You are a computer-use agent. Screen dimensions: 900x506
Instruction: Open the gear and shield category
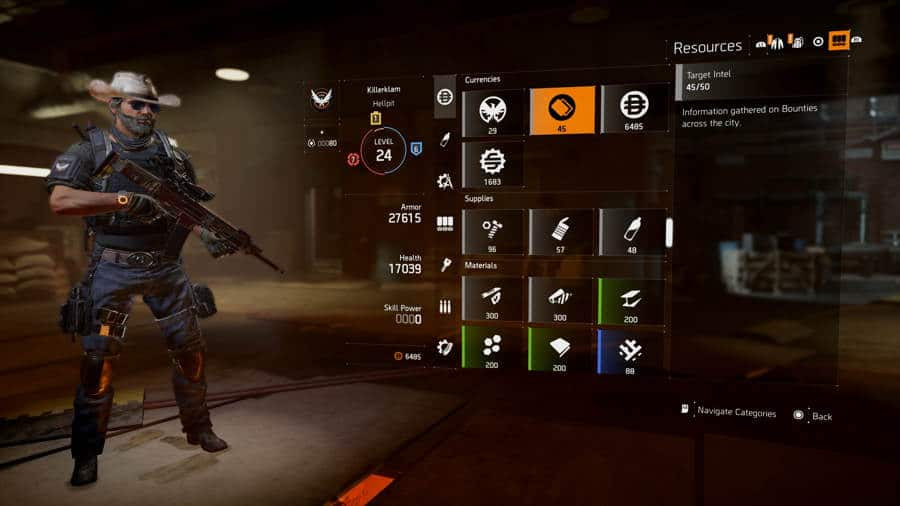click(445, 348)
